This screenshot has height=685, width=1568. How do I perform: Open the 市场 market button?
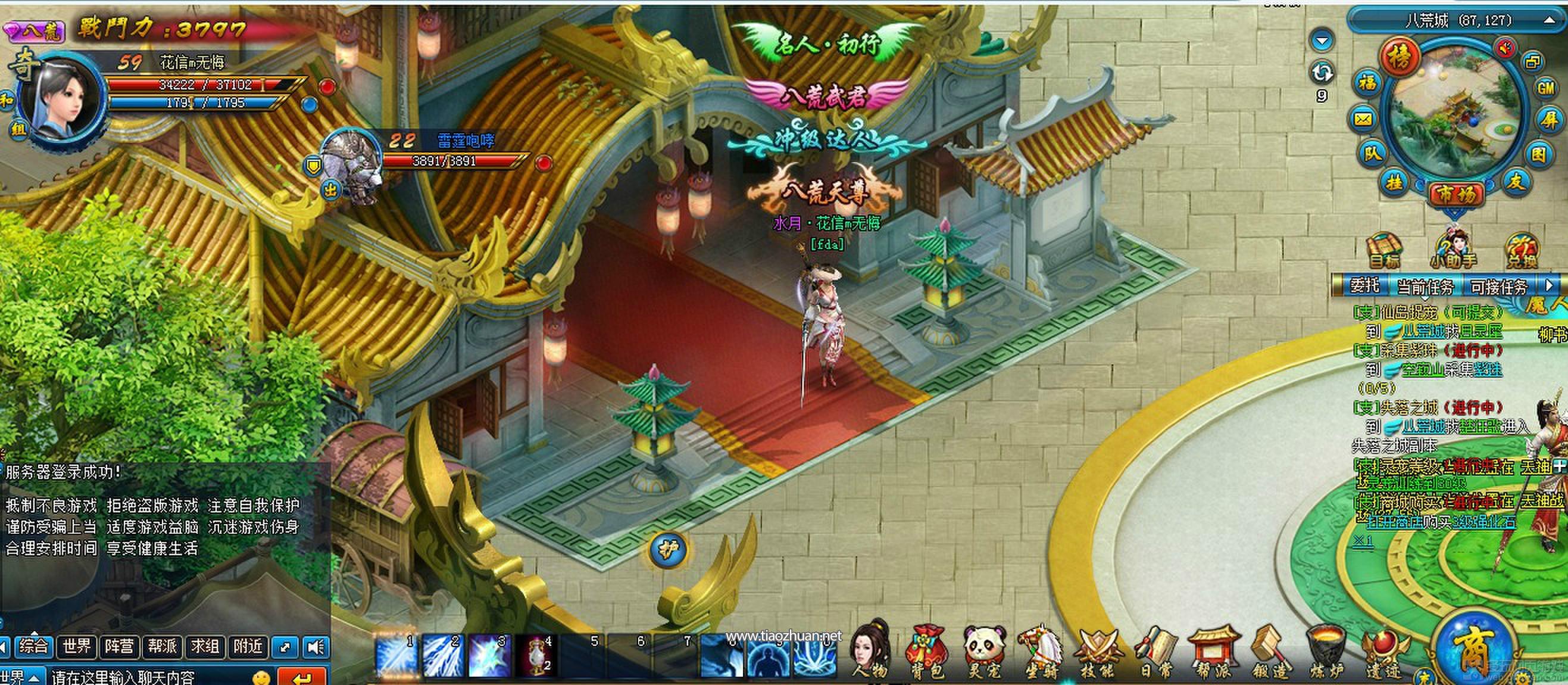click(x=1455, y=195)
